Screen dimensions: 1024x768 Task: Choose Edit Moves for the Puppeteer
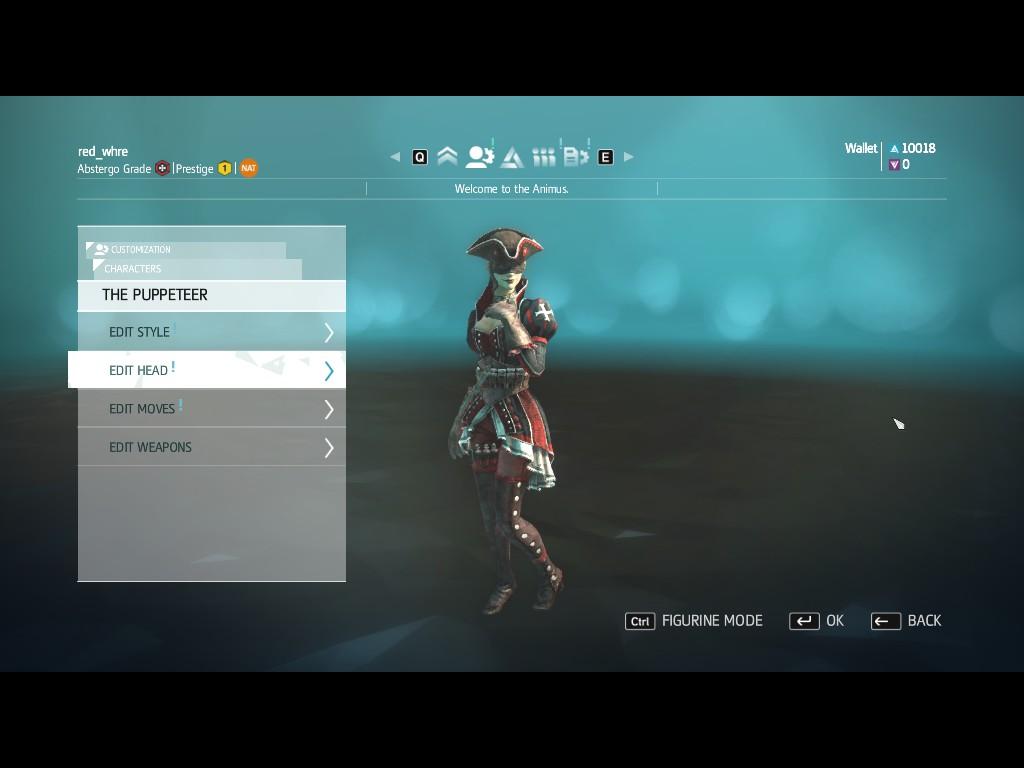(211, 409)
